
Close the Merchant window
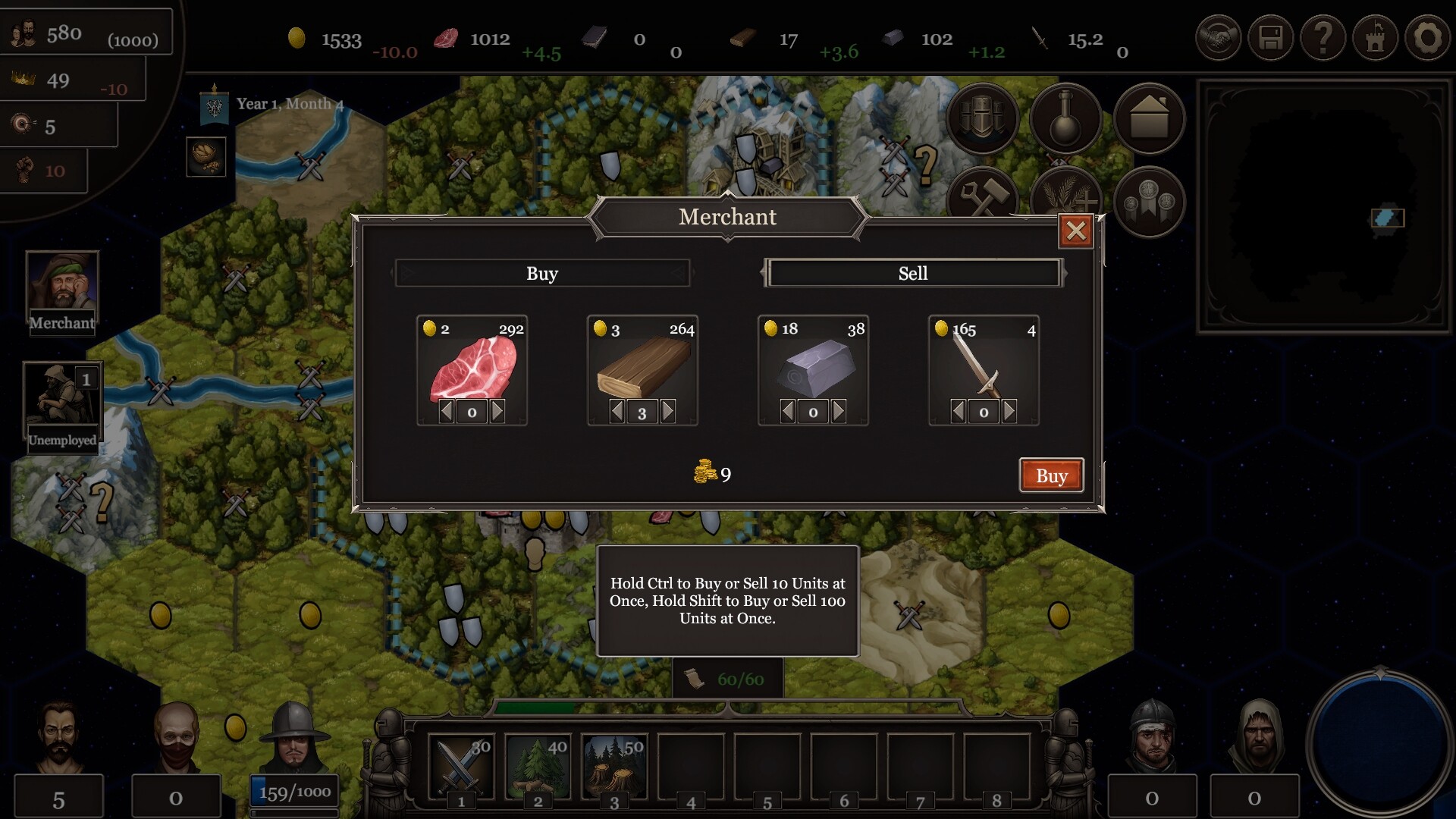click(x=1076, y=230)
